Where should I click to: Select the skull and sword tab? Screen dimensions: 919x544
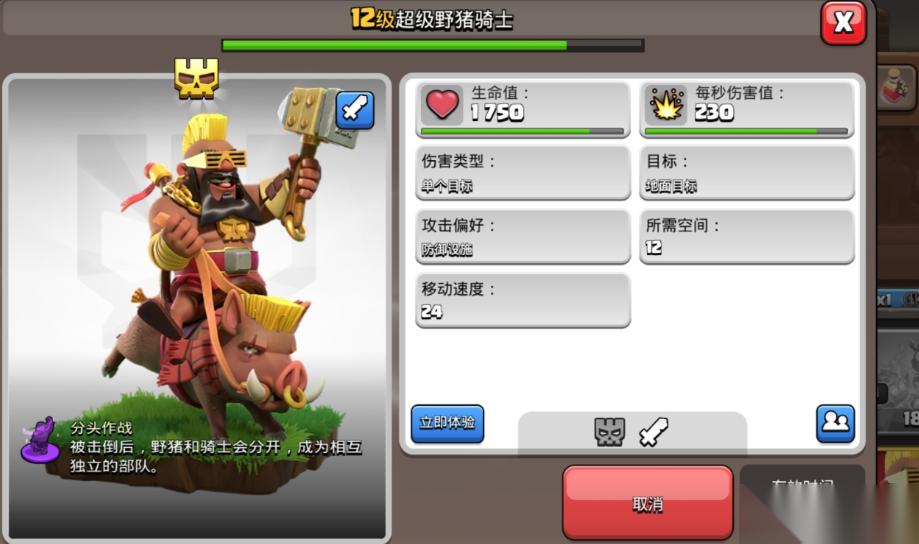click(x=631, y=432)
